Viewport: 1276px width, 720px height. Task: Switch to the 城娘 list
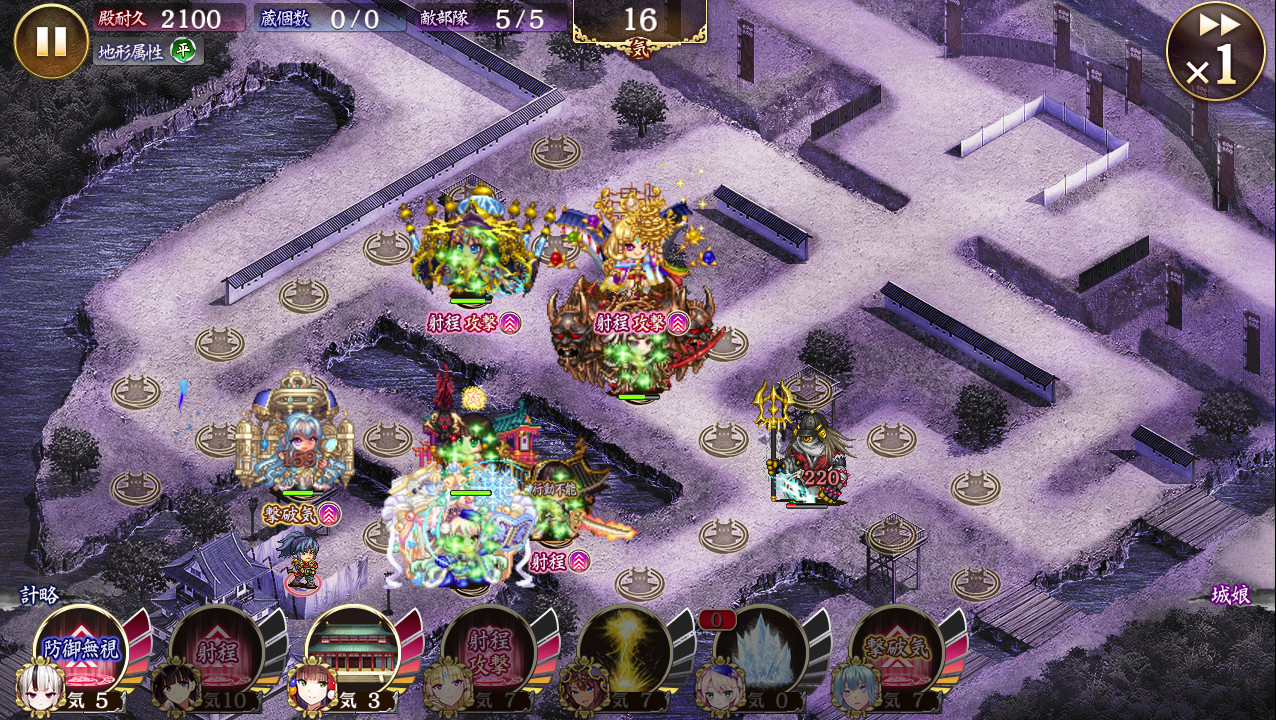[1230, 595]
